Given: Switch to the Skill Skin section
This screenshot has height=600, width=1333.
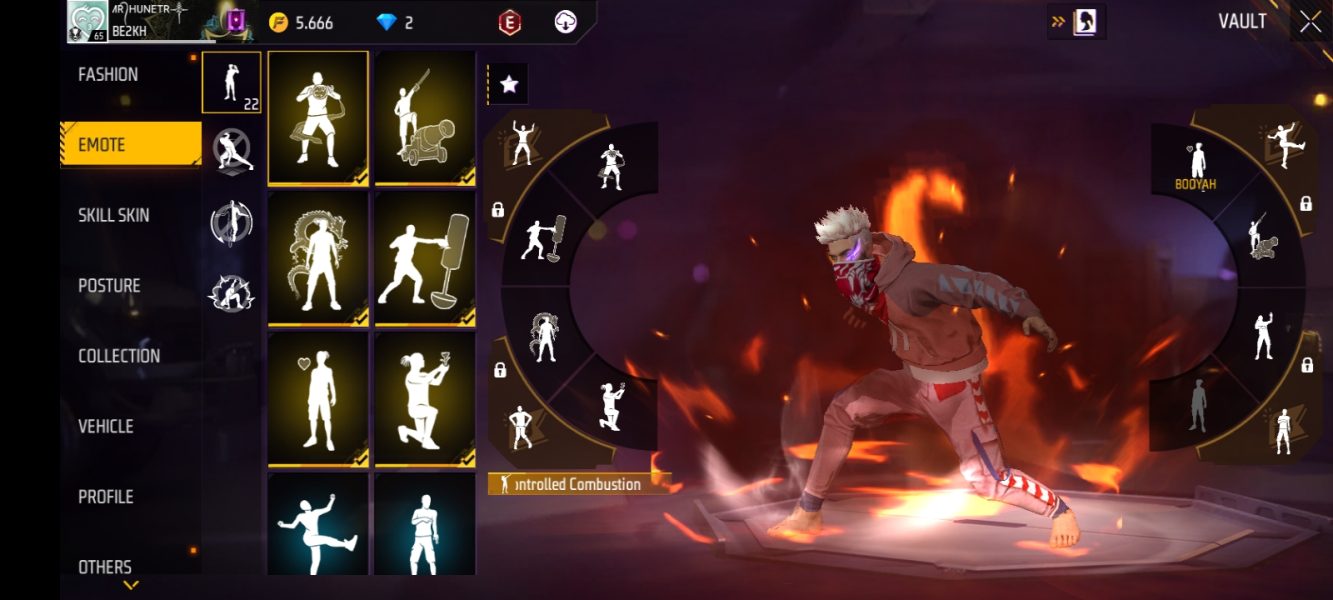Looking at the screenshot, I should click(115, 215).
